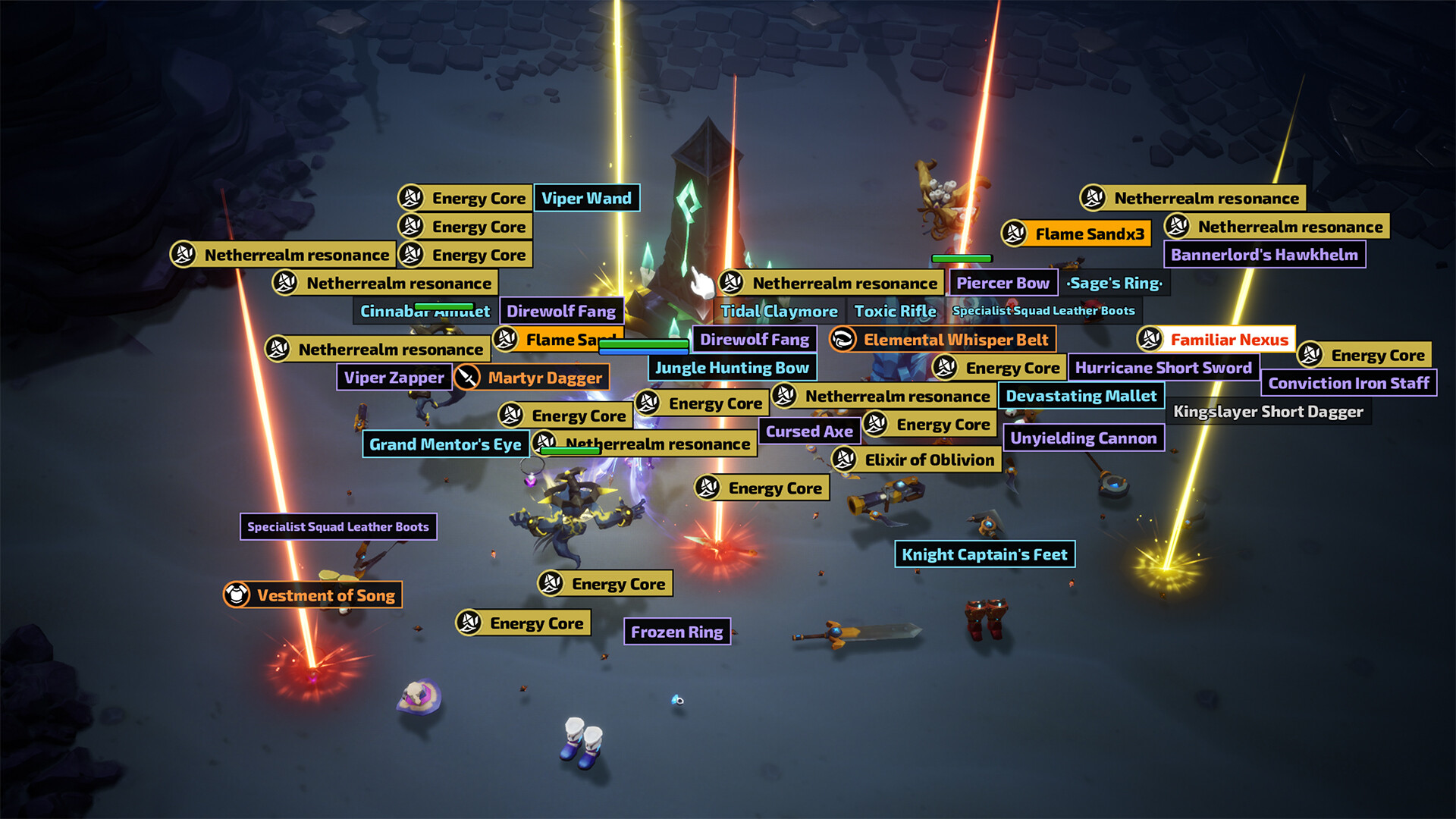Select the armor icon on Vestment of Song
Viewport: 1456px width, 819px height.
click(x=236, y=595)
